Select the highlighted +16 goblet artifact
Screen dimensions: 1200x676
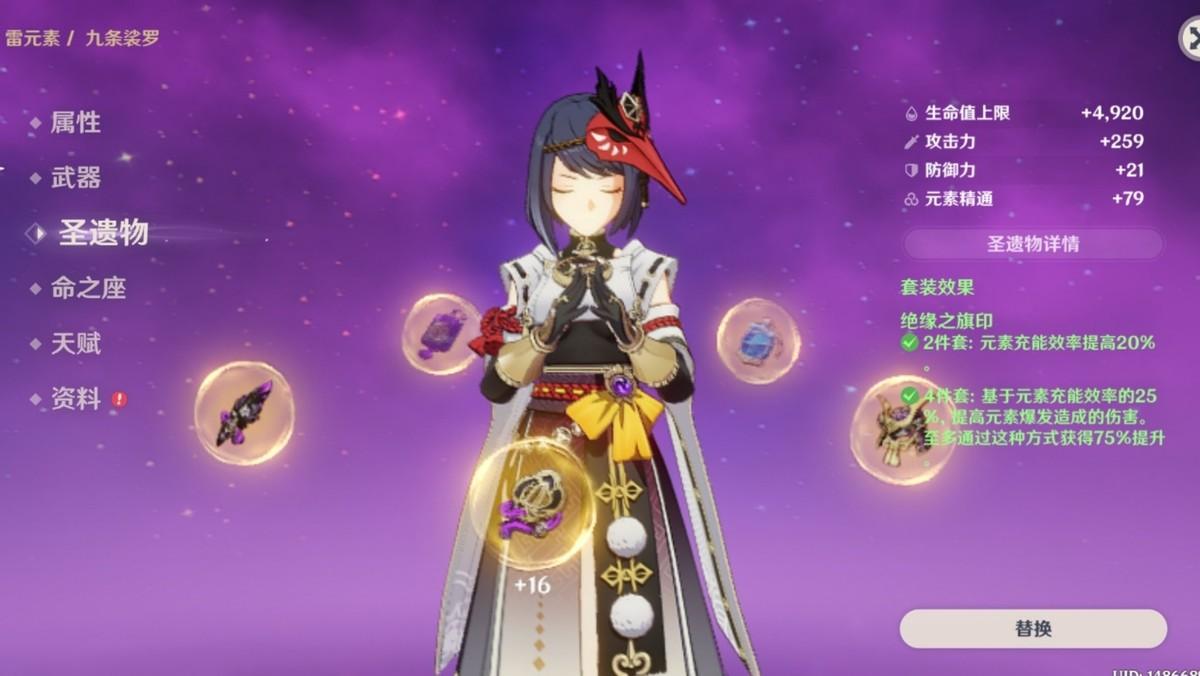click(532, 503)
